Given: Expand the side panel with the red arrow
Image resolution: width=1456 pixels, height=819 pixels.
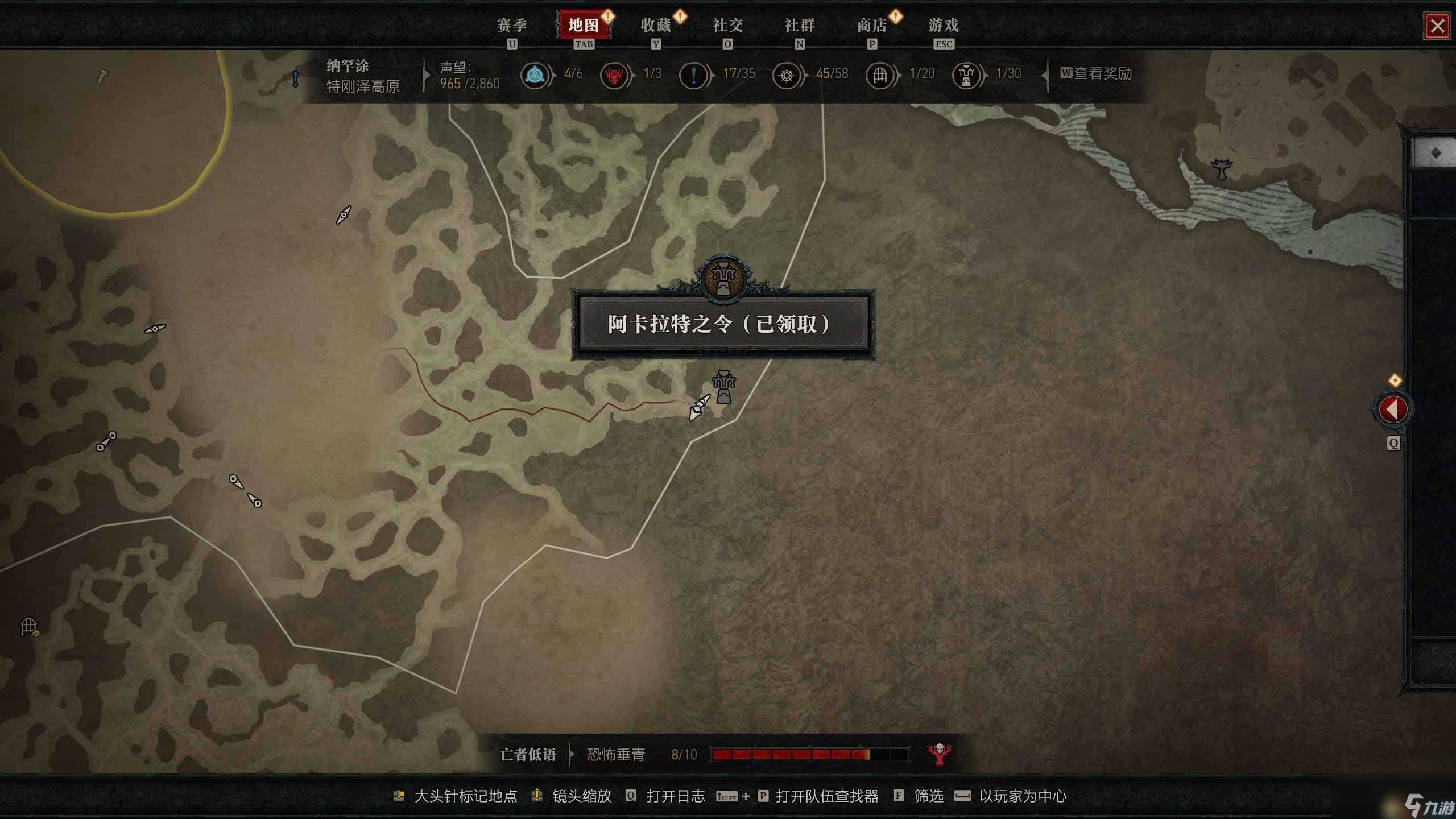Looking at the screenshot, I should (x=1393, y=409).
